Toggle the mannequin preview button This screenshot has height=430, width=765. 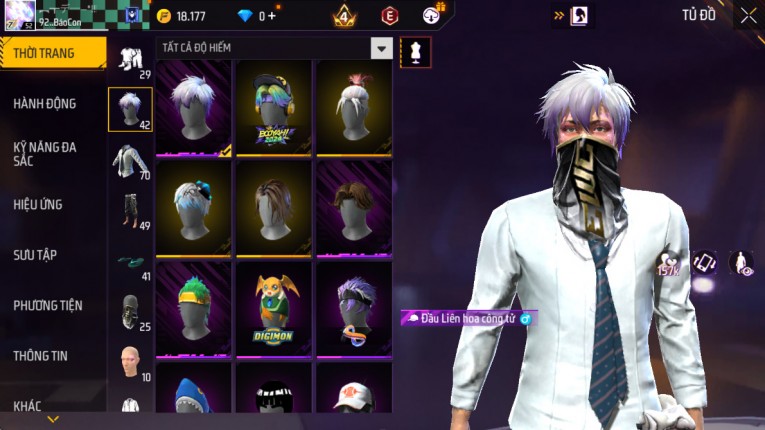[415, 51]
